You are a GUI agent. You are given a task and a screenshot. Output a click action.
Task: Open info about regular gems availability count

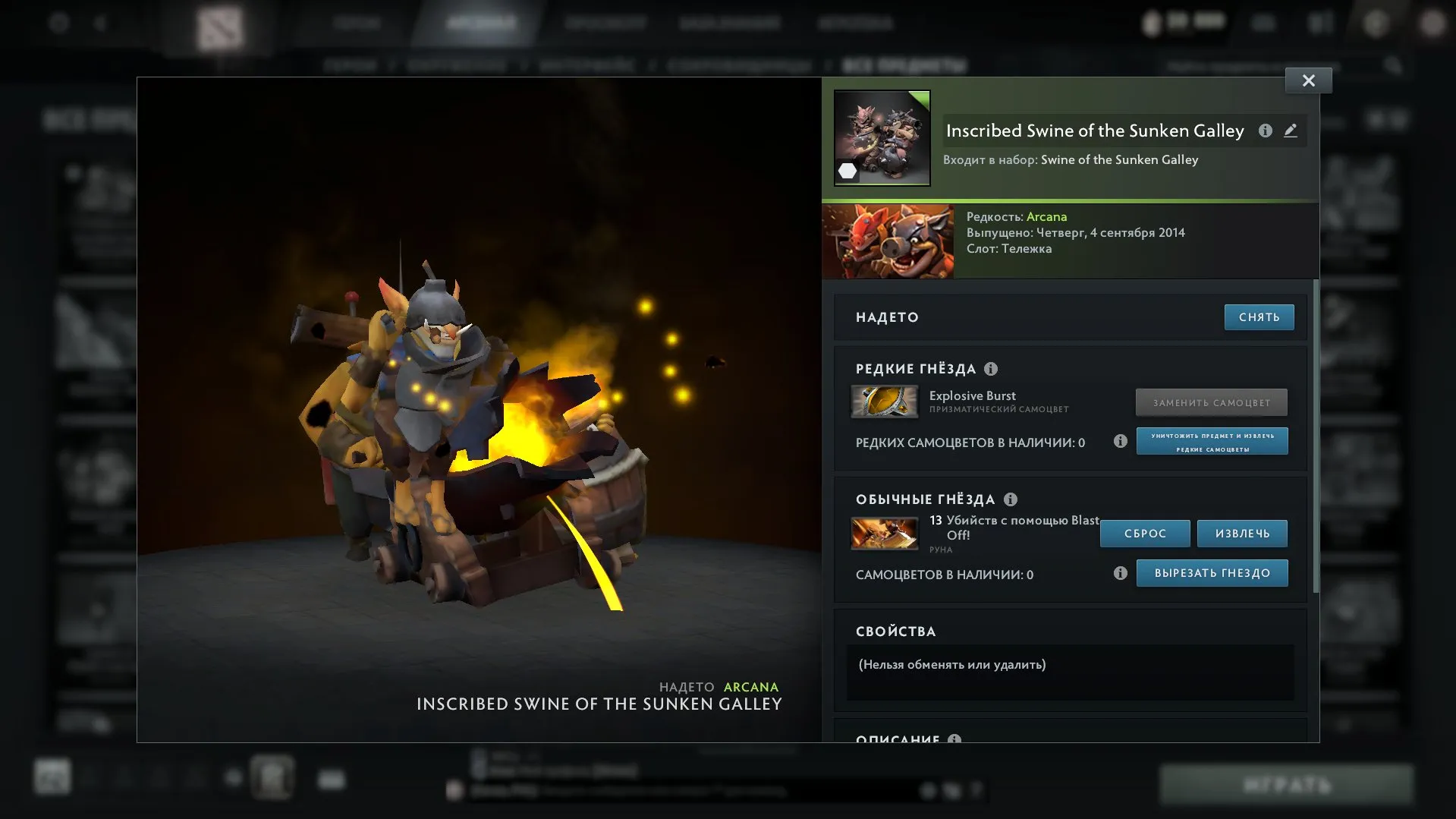click(1121, 573)
